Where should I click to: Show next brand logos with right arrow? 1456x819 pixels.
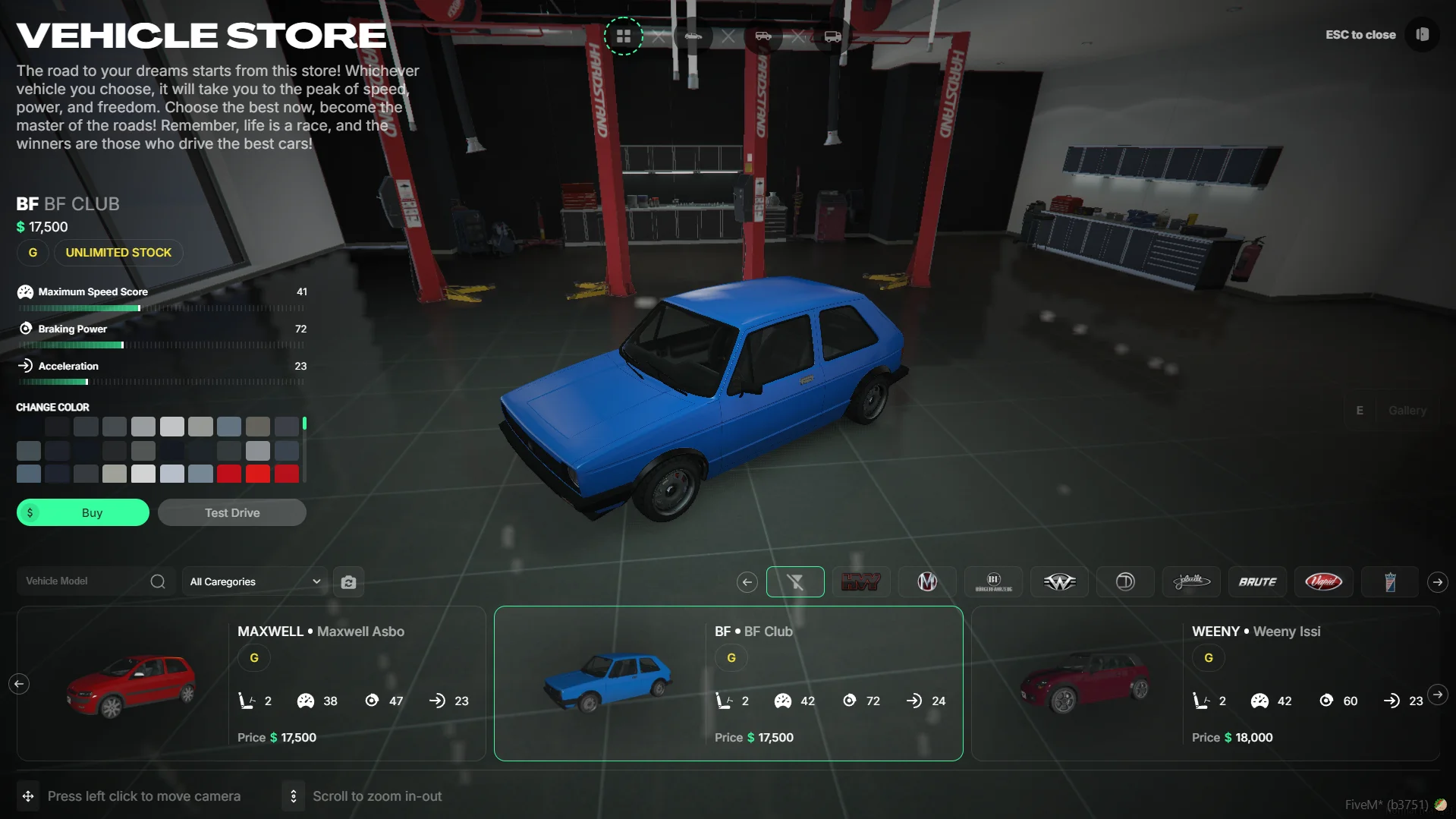[1437, 582]
